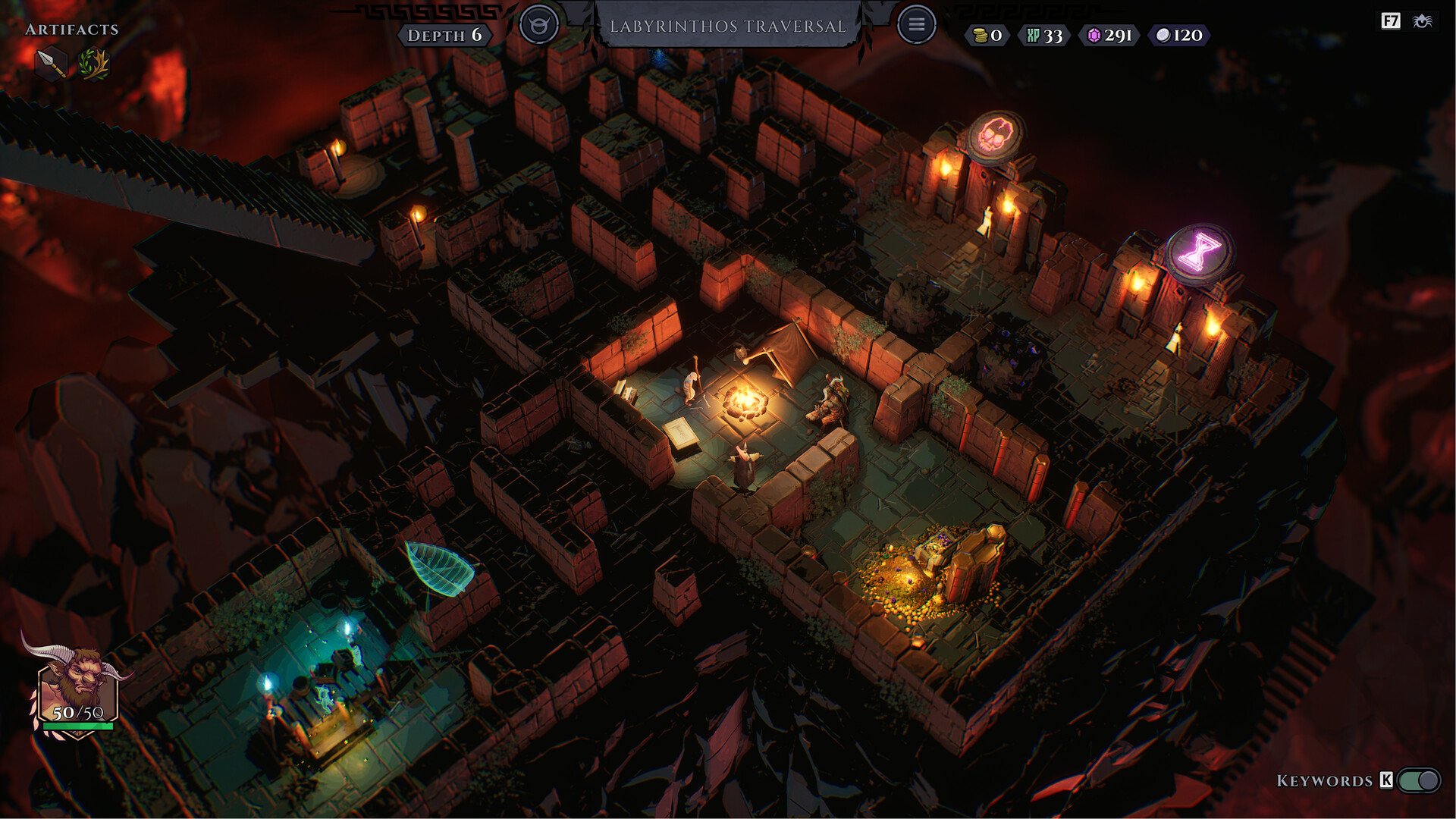Open the bug report spider icon
Image resolution: width=1456 pixels, height=819 pixels.
coord(1423,21)
